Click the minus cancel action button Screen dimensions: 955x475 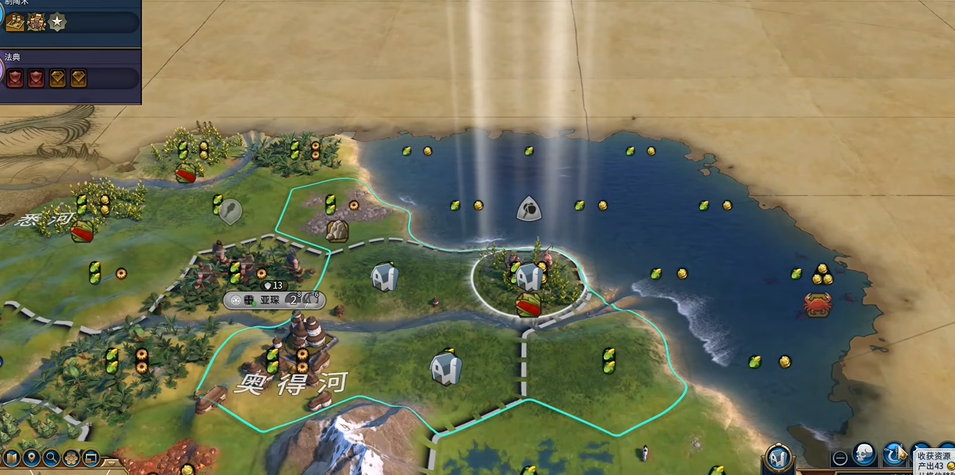[x=840, y=458]
